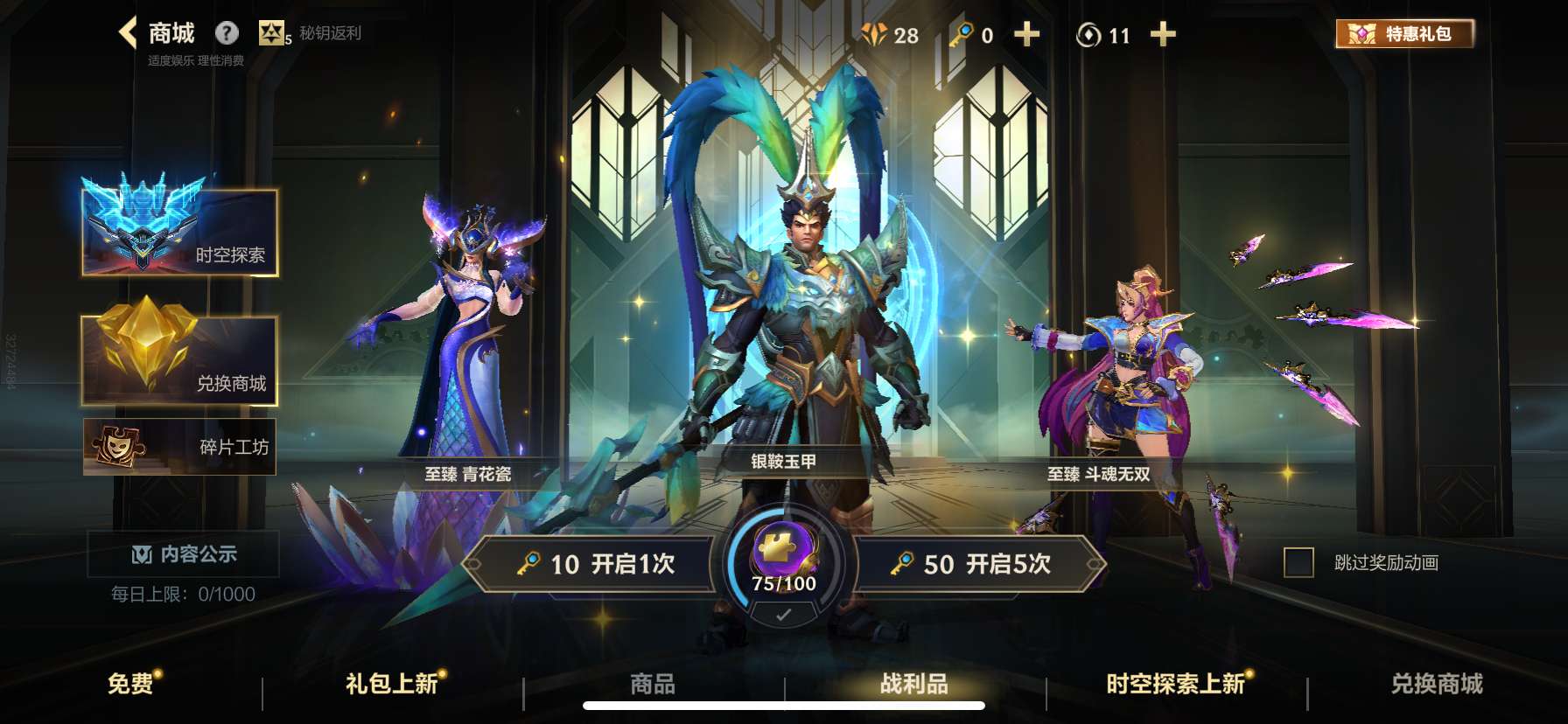Click the plus next to coin balance

tap(1163, 35)
